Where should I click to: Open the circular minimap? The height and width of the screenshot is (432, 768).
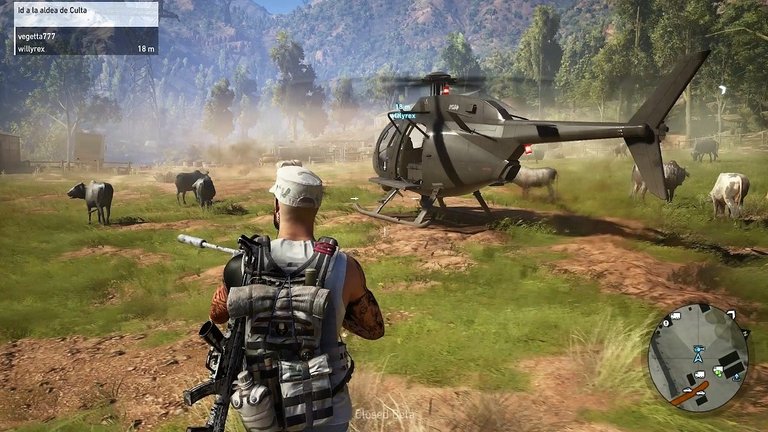[697, 357]
